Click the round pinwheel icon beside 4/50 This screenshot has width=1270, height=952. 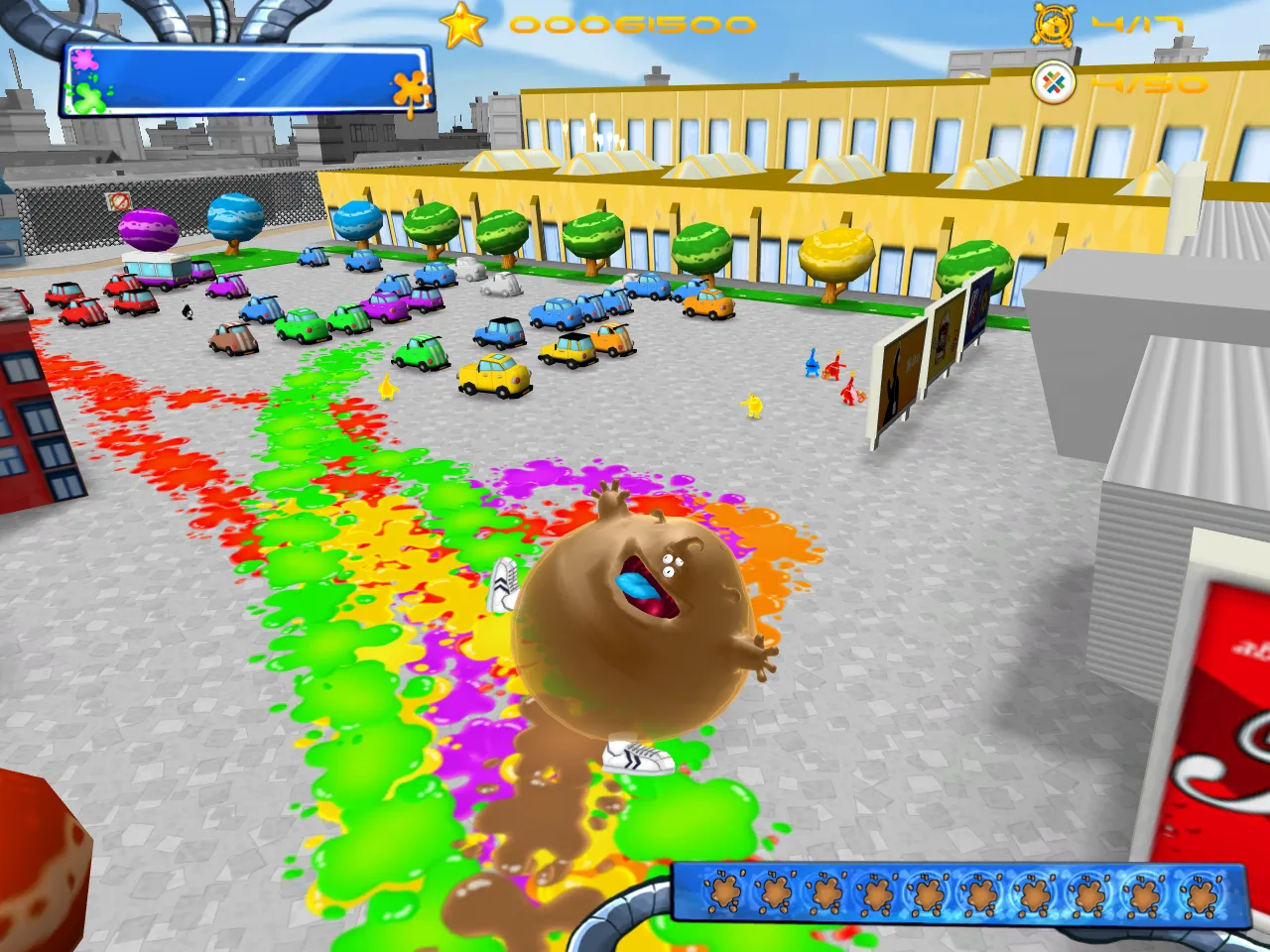[x=1054, y=82]
